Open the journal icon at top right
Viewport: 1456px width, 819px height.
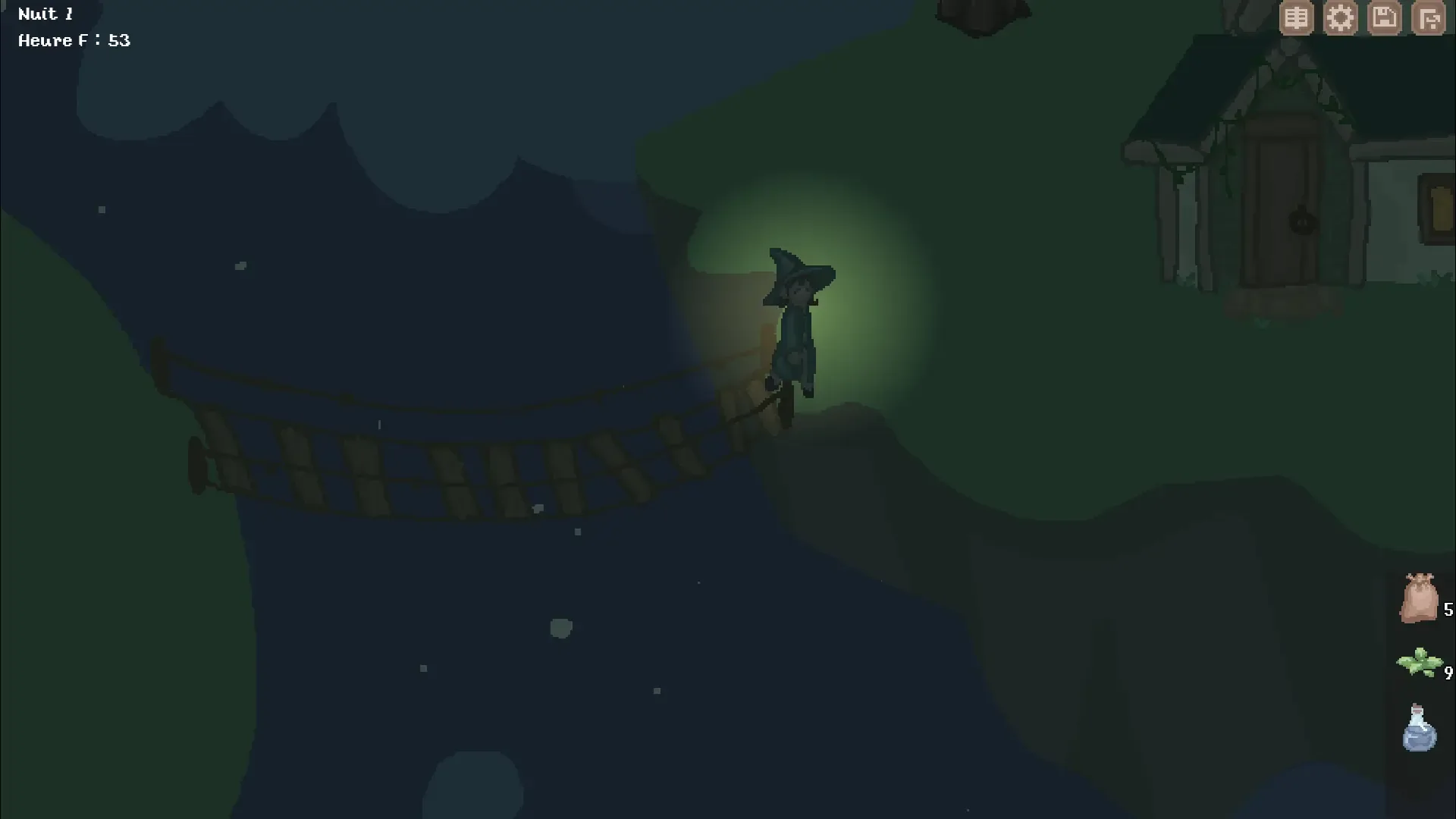(1296, 17)
